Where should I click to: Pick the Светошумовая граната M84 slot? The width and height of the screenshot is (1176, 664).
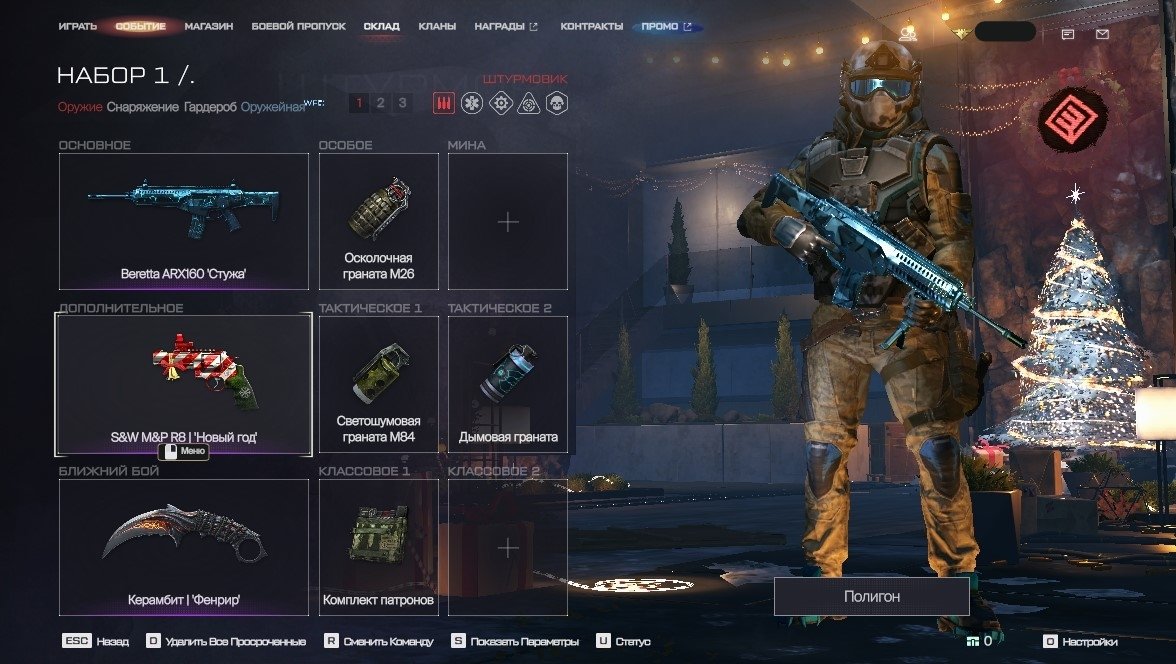click(378, 385)
